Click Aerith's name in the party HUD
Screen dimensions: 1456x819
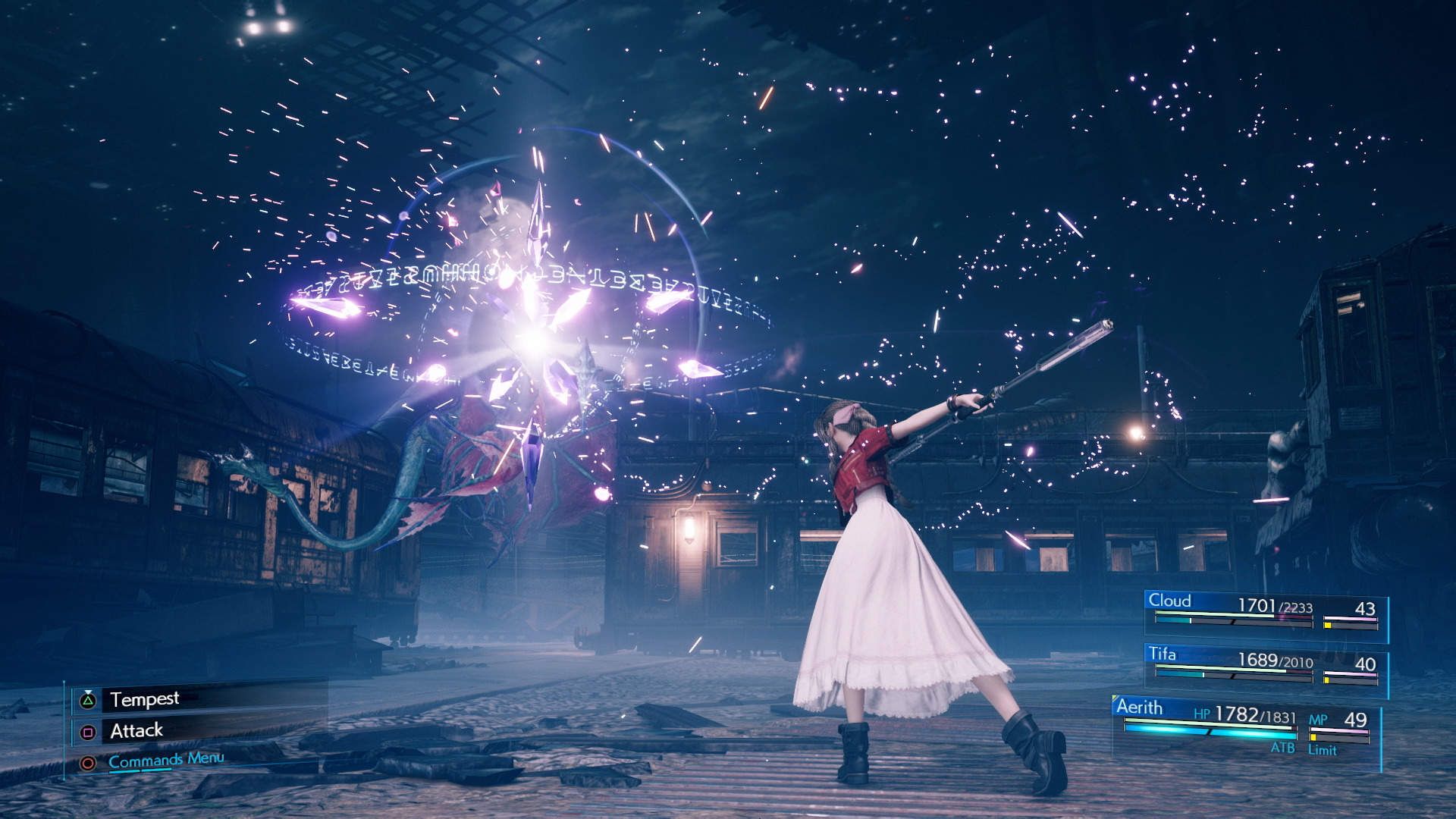1140,707
